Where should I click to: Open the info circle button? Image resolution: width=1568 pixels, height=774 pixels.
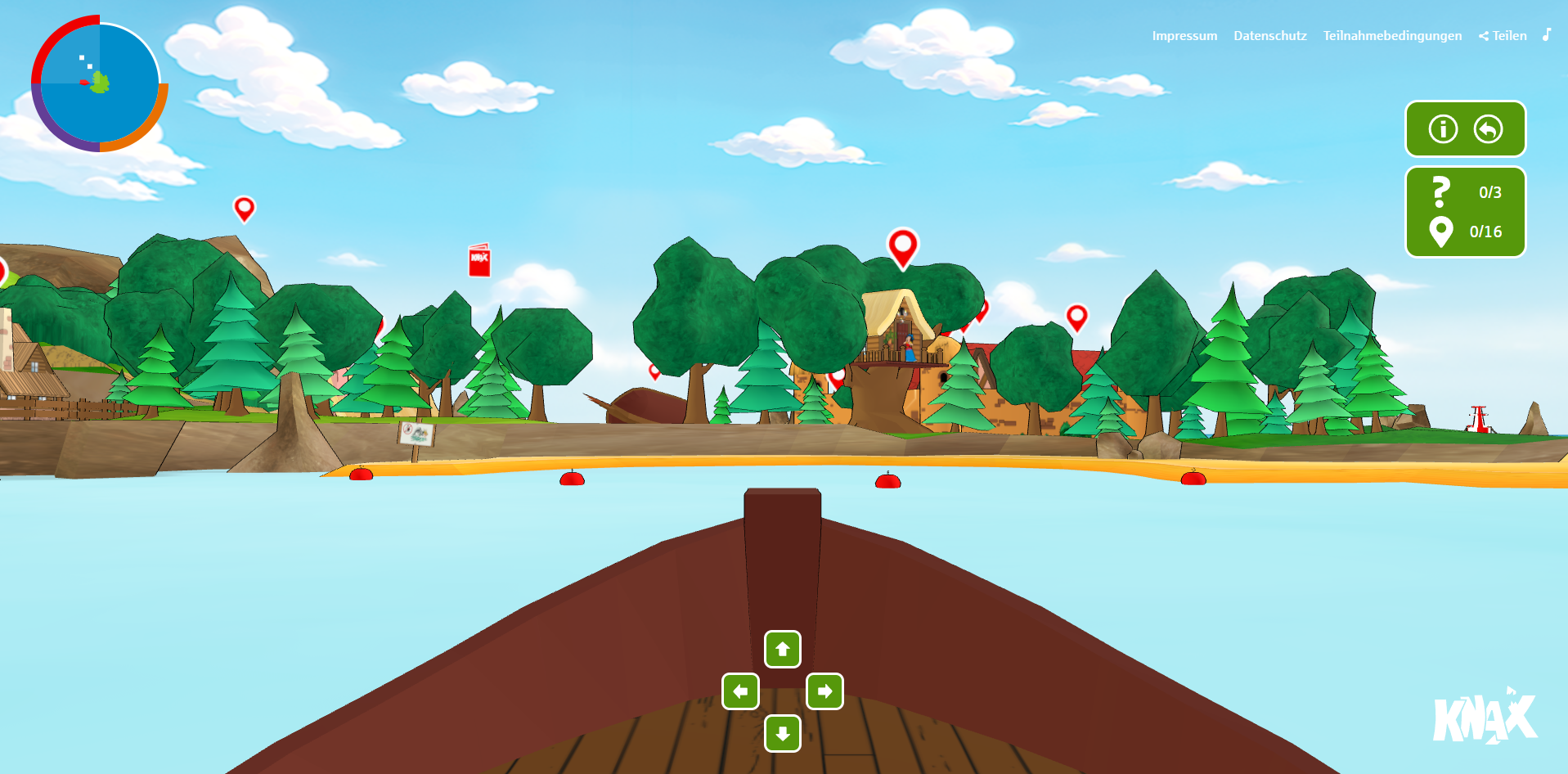(1443, 129)
